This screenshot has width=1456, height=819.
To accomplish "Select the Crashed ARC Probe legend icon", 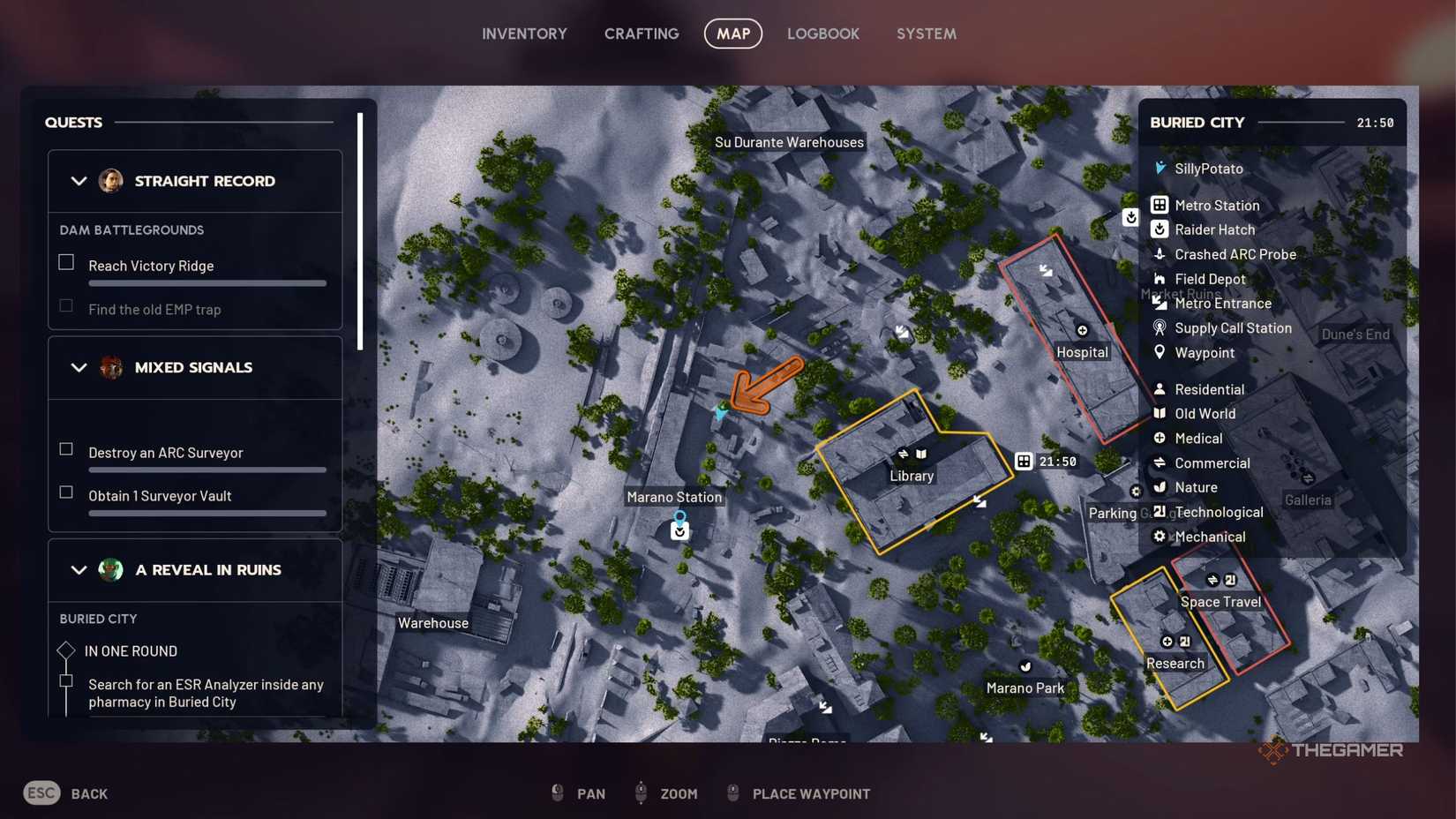I will tap(1160, 254).
